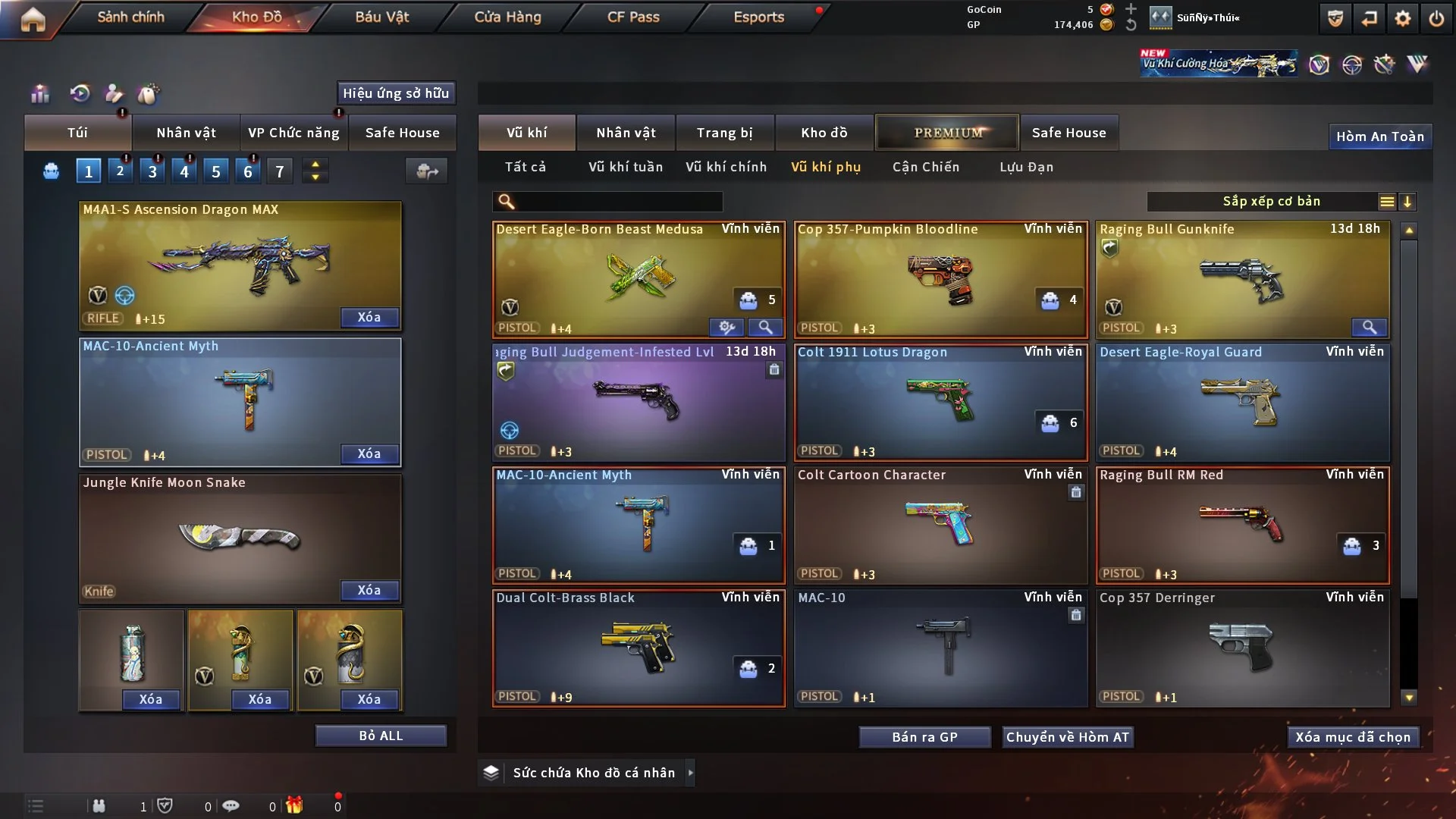Filter by Cận Chiến melee weapons
Image resolution: width=1456 pixels, height=819 pixels.
[925, 167]
